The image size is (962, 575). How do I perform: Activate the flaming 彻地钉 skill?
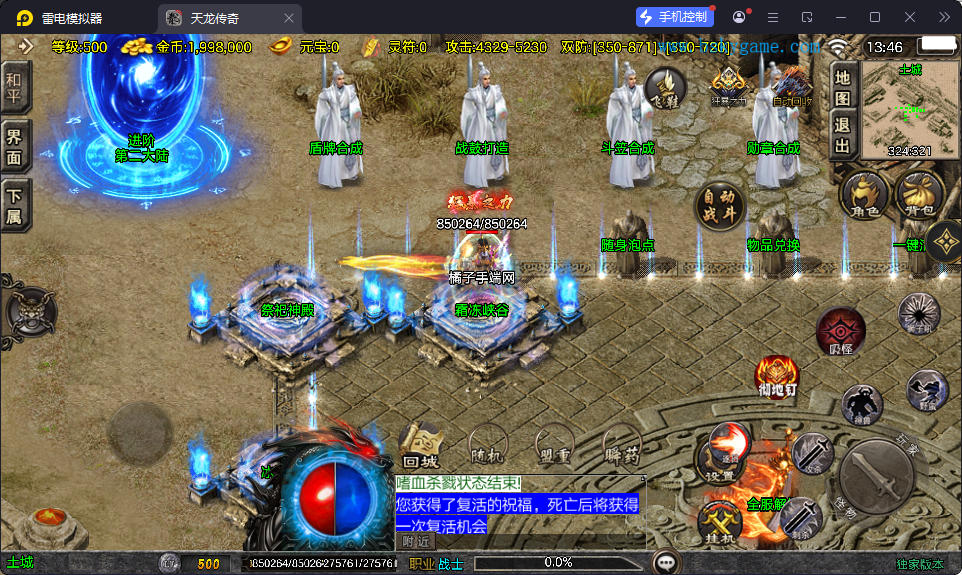tap(776, 378)
